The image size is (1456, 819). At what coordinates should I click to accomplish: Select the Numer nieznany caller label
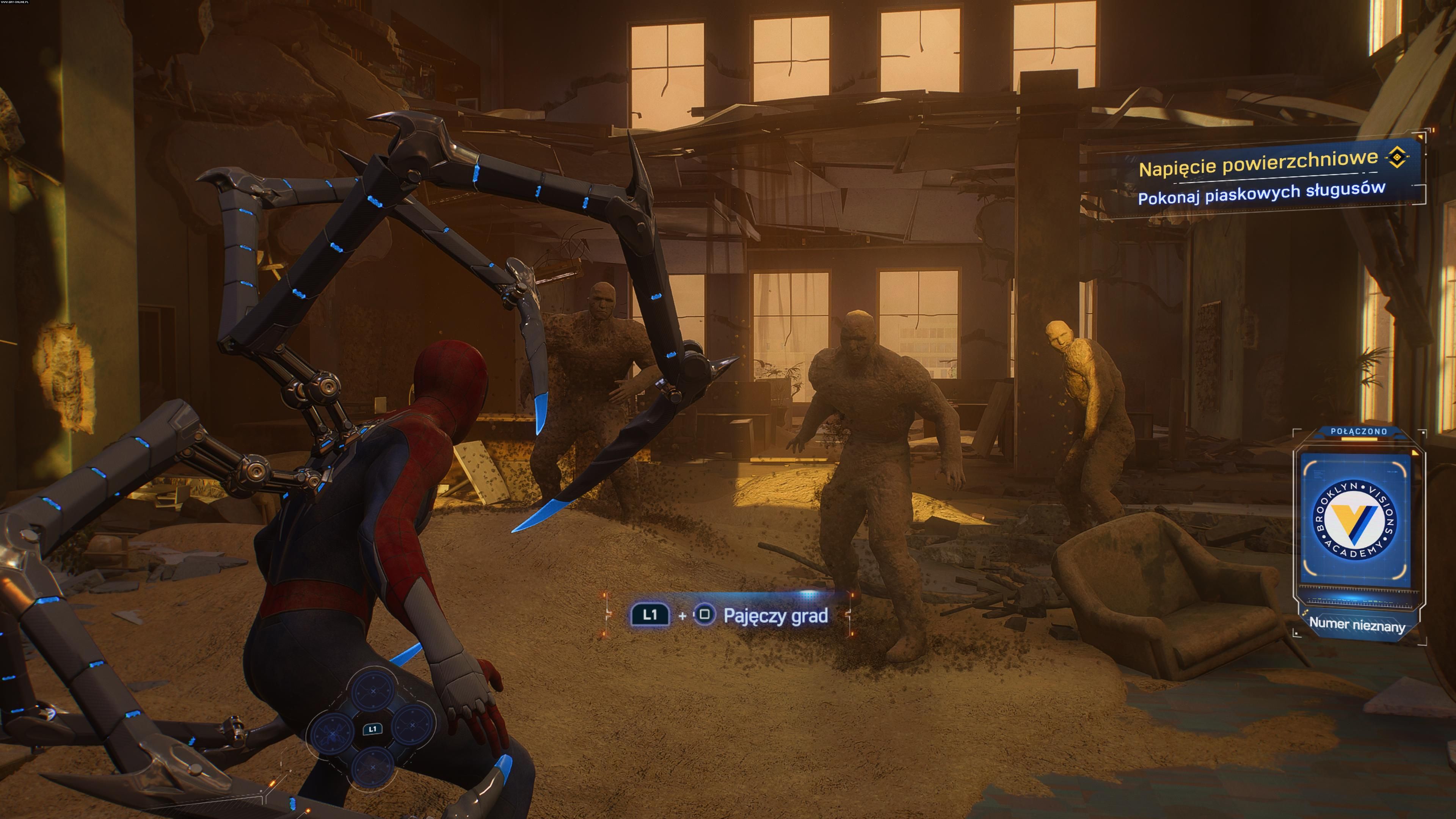(1357, 624)
